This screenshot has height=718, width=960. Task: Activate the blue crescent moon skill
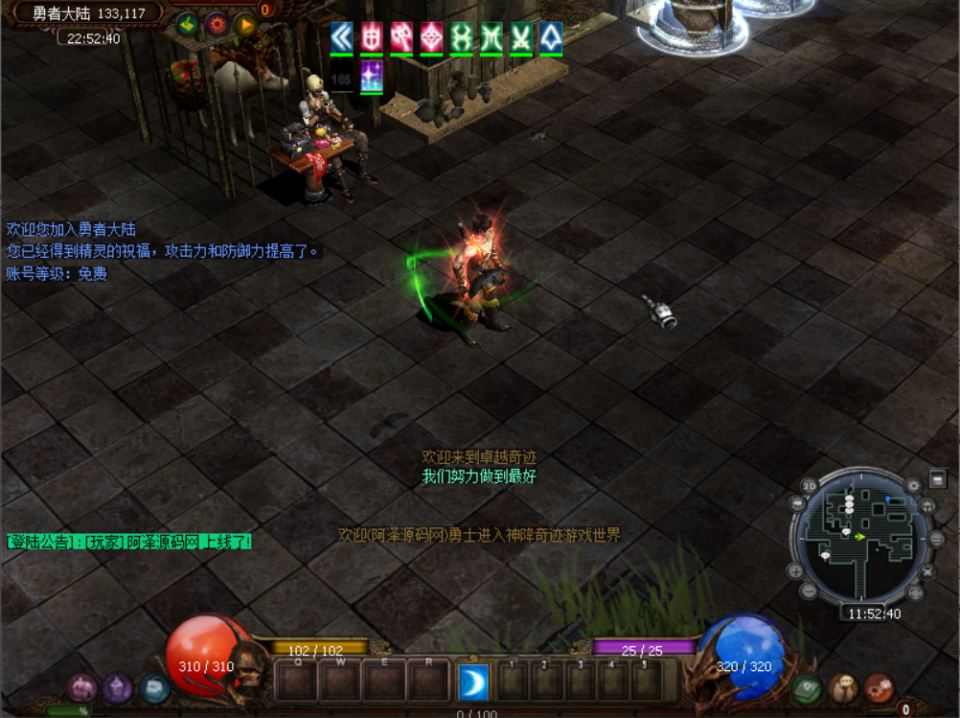point(473,681)
